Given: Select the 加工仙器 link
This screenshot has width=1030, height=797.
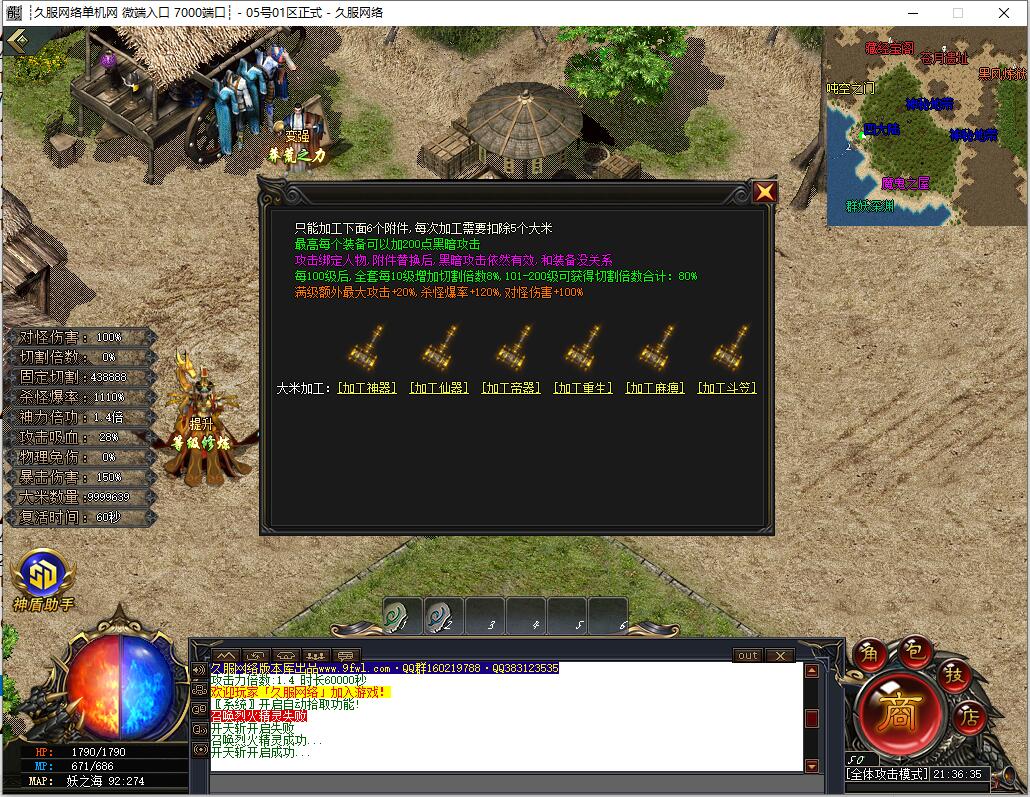Looking at the screenshot, I should [x=439, y=388].
